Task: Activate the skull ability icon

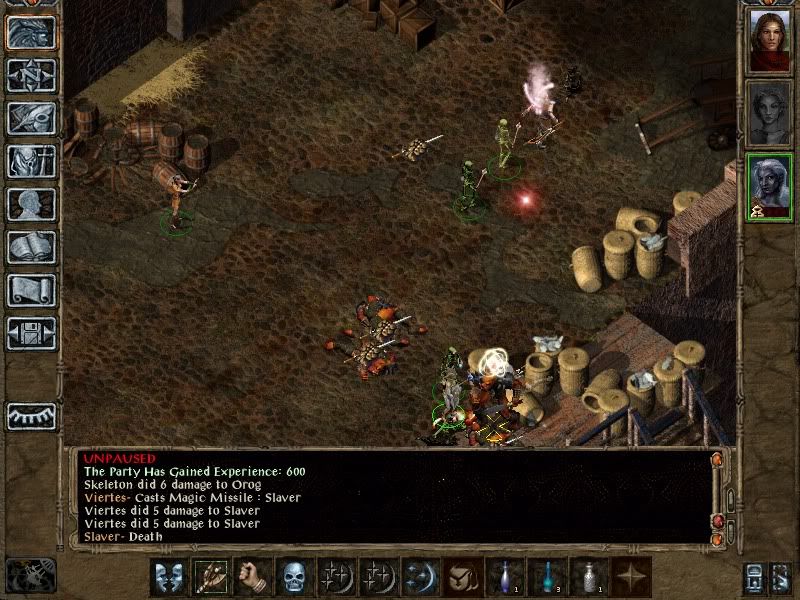Action: pyautogui.click(x=294, y=577)
